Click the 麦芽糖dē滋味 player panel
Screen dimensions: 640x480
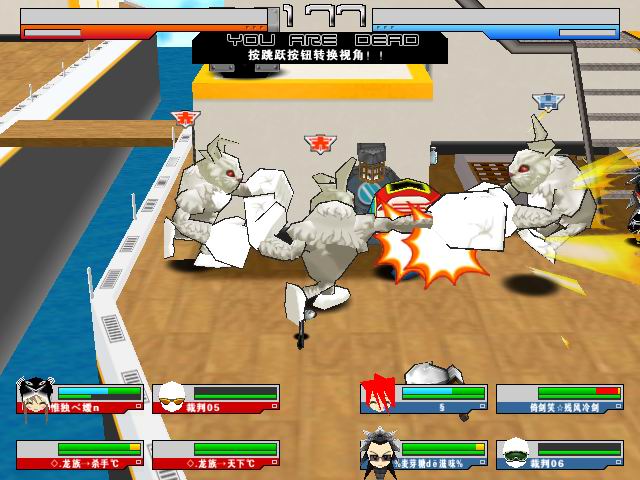pyautogui.click(x=424, y=455)
